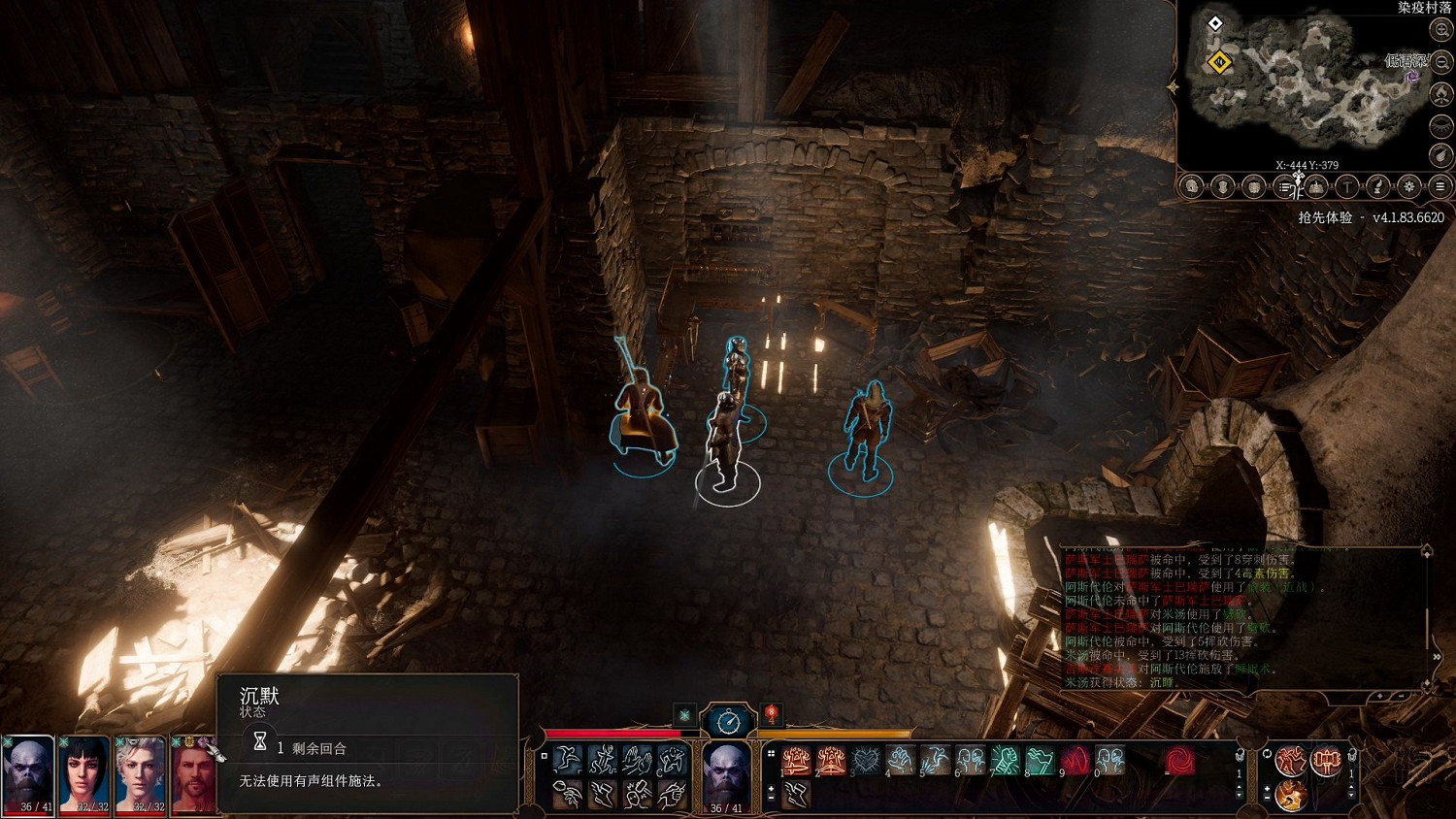Image resolution: width=1456 pixels, height=819 pixels.
Task: Cast the red swirl spell icon
Action: click(x=1180, y=761)
